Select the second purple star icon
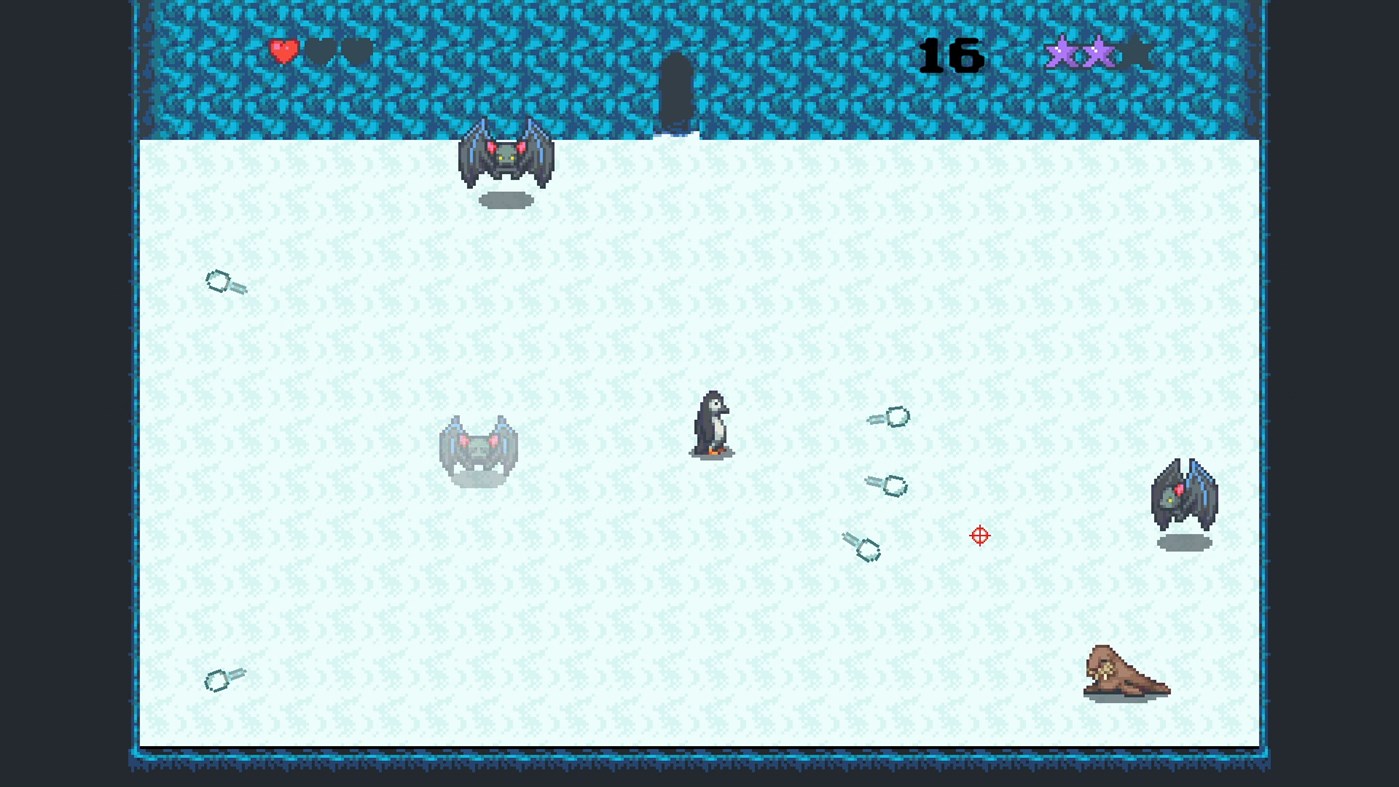 click(x=1100, y=53)
